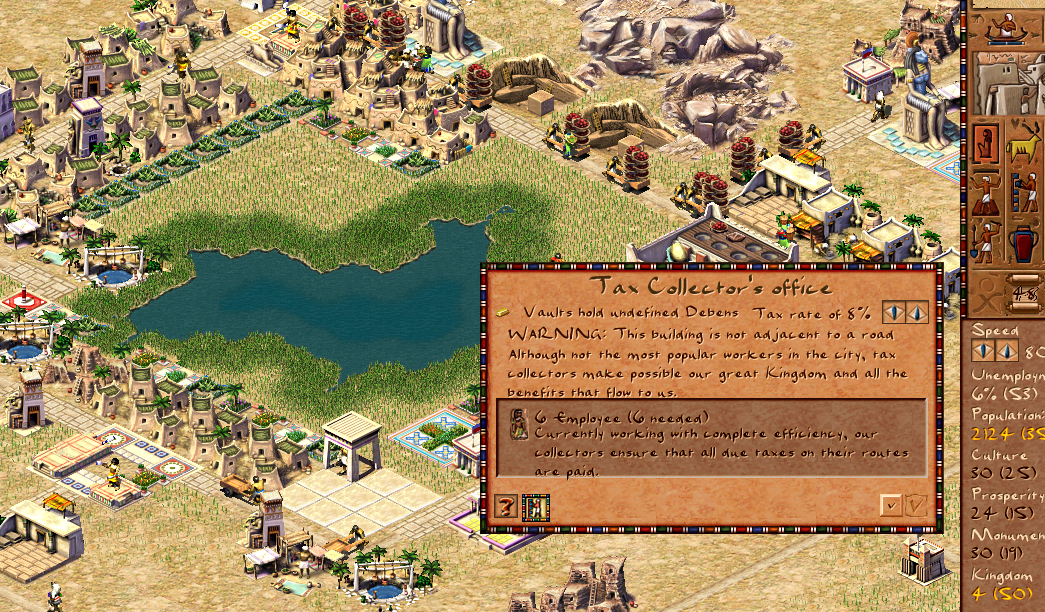Image resolution: width=1045 pixels, height=612 pixels.
Task: Raise the game speed in the sidebar
Action: pos(1006,351)
